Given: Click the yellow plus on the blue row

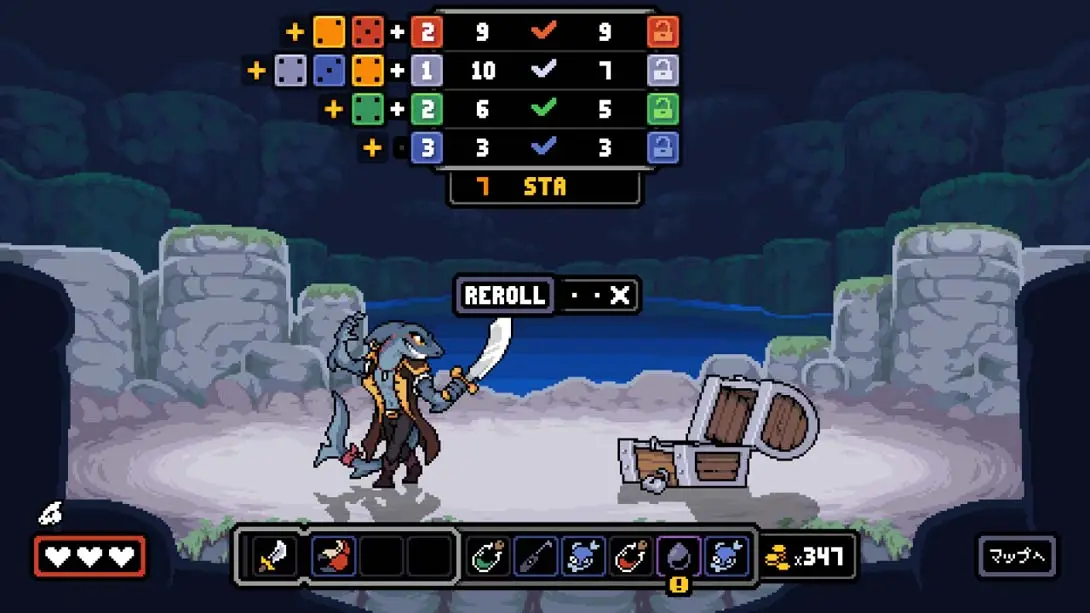Looking at the screenshot, I should click(x=372, y=148).
